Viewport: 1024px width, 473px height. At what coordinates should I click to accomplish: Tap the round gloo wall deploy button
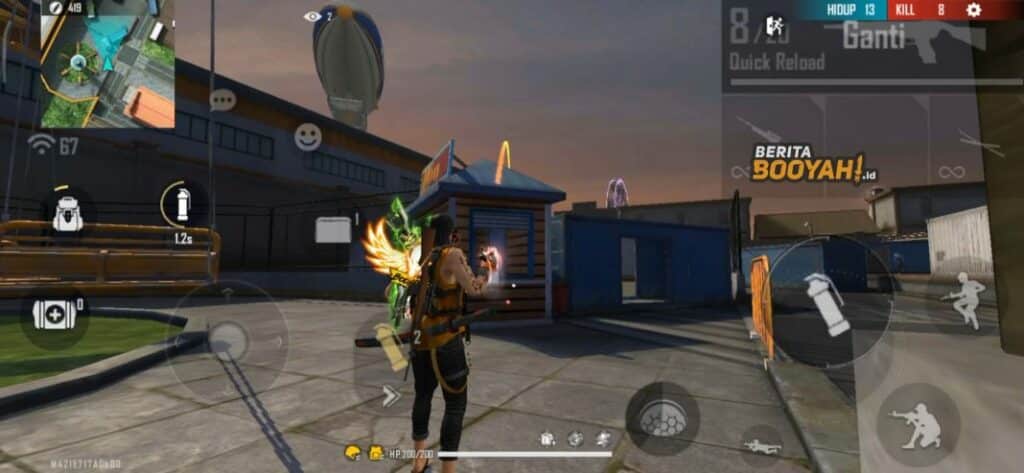click(x=662, y=418)
